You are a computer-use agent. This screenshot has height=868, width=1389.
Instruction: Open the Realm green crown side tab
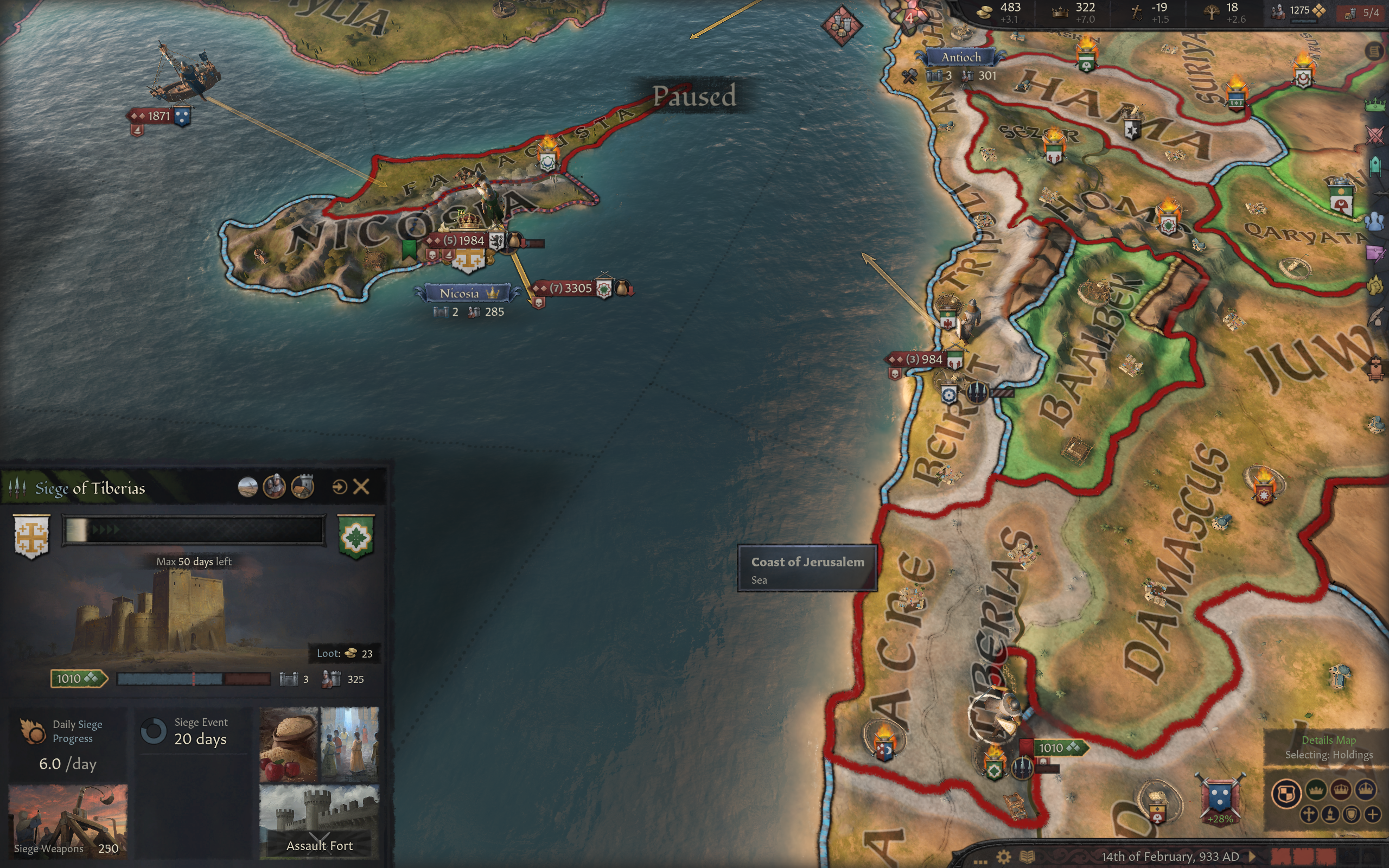(x=1375, y=105)
